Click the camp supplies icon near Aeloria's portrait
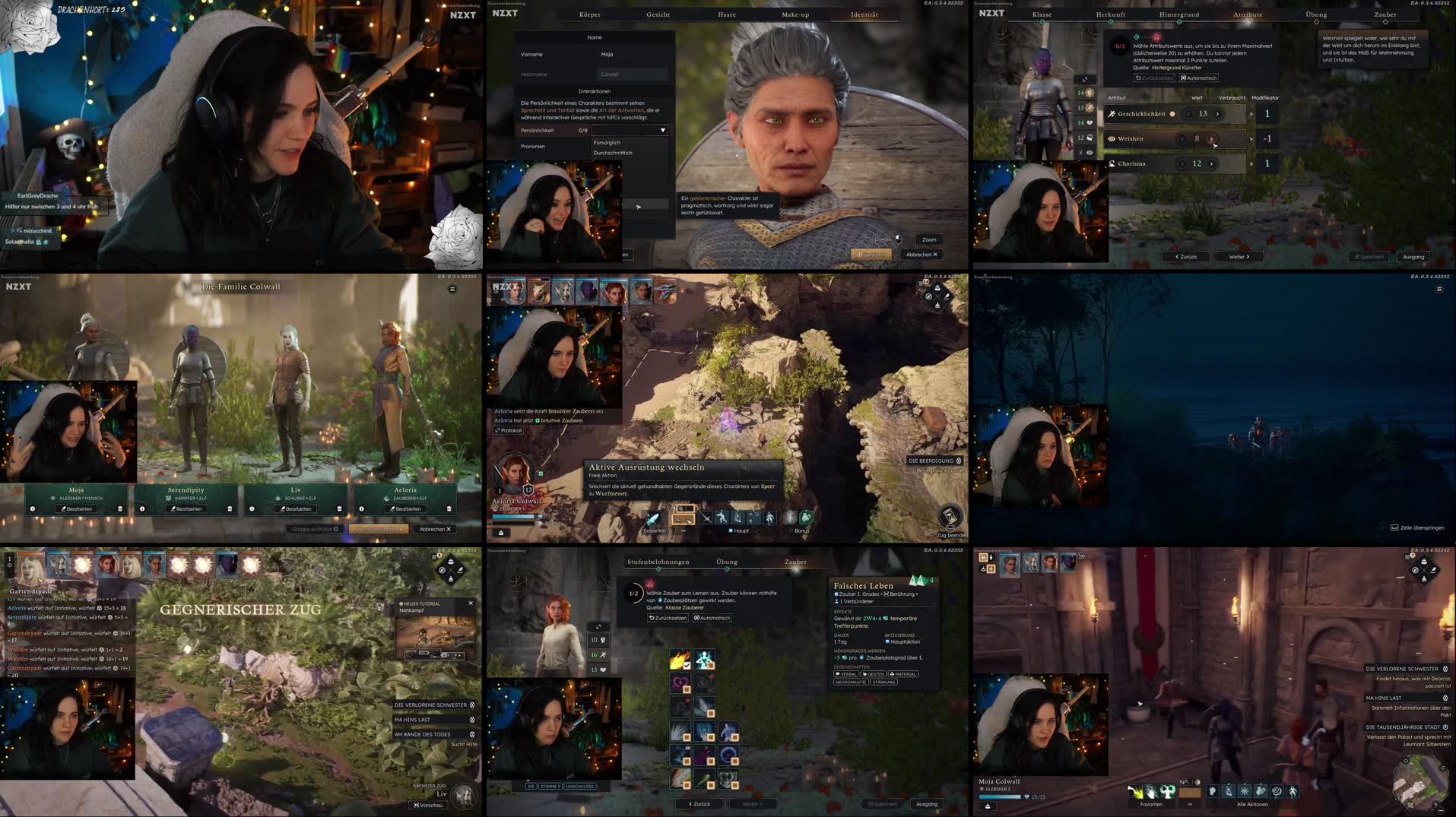This screenshot has height=817, width=1456. [x=500, y=533]
